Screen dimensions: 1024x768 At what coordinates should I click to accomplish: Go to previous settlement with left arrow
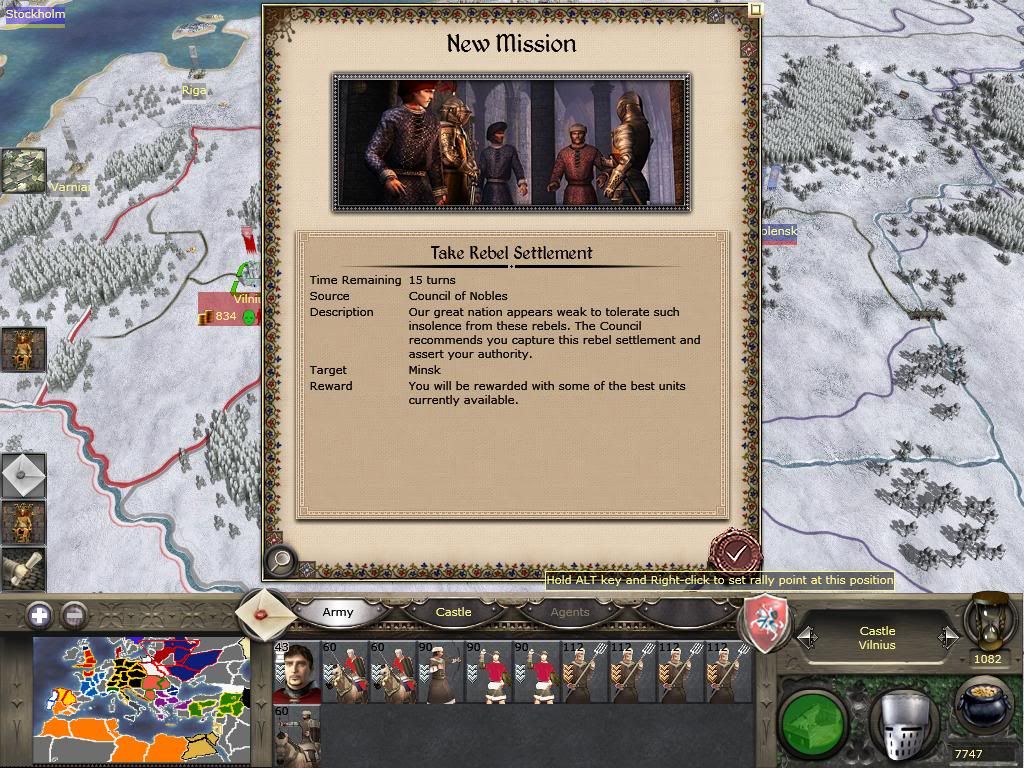[807, 637]
